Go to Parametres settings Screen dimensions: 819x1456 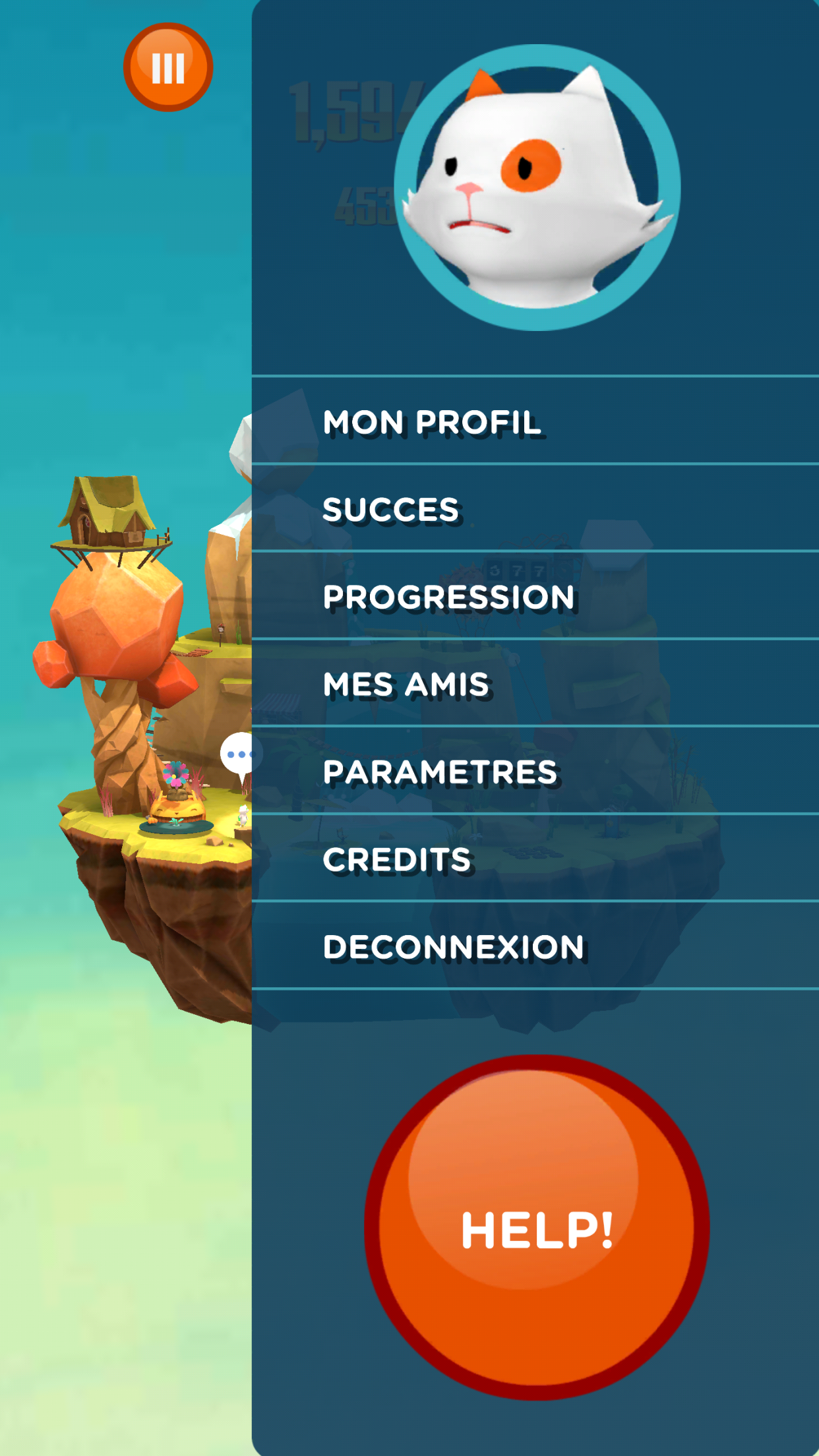[x=440, y=772]
